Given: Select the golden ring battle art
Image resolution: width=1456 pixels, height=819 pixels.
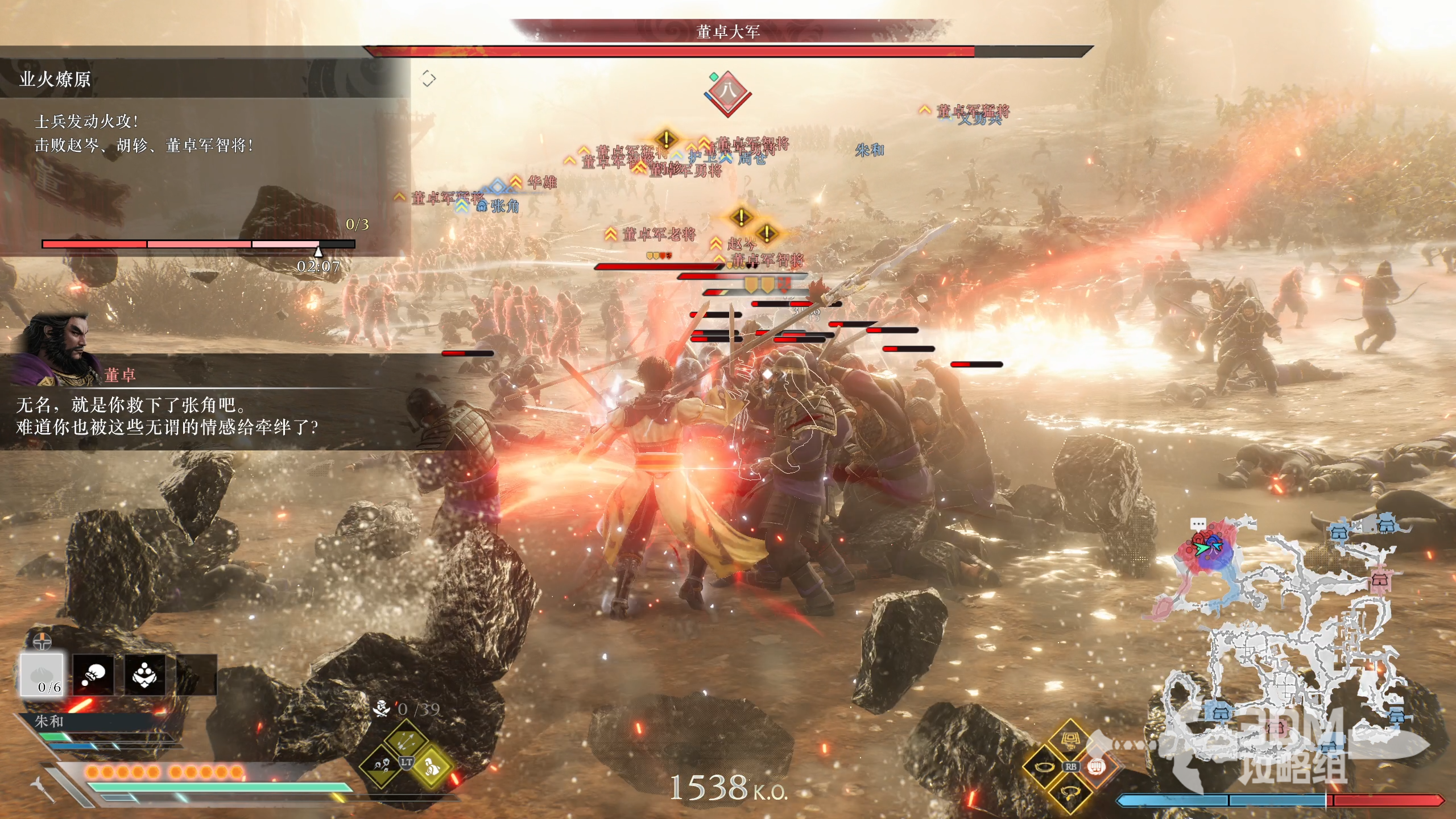Looking at the screenshot, I should click(x=1045, y=767).
